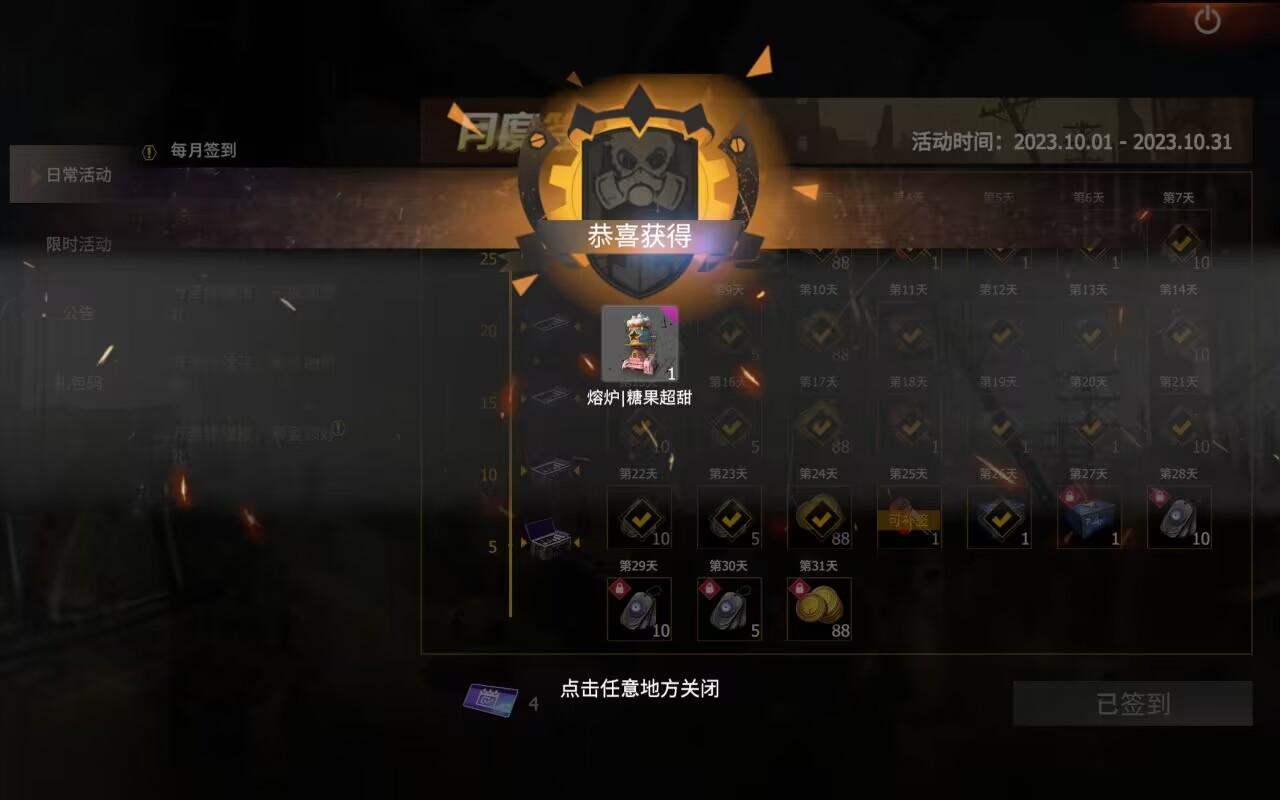Select the 熔炉|糖果超甜 reward item icon
Screen dimensions: 1280x800
638,343
